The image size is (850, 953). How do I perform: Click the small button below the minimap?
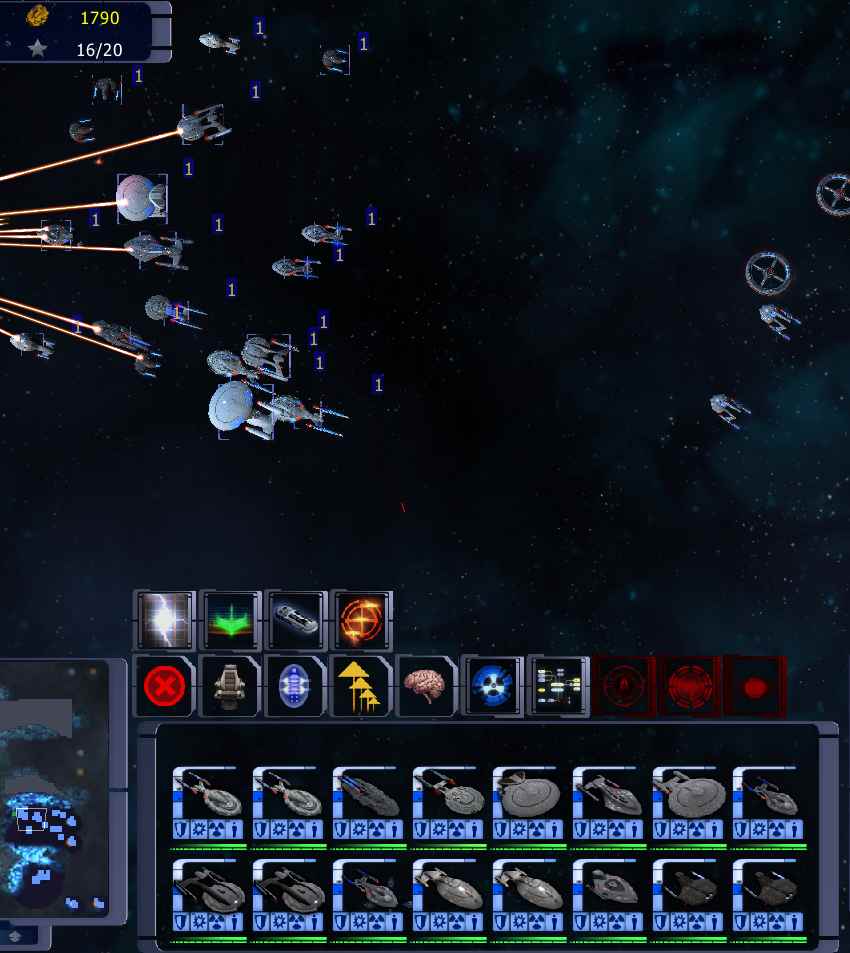tap(16, 936)
